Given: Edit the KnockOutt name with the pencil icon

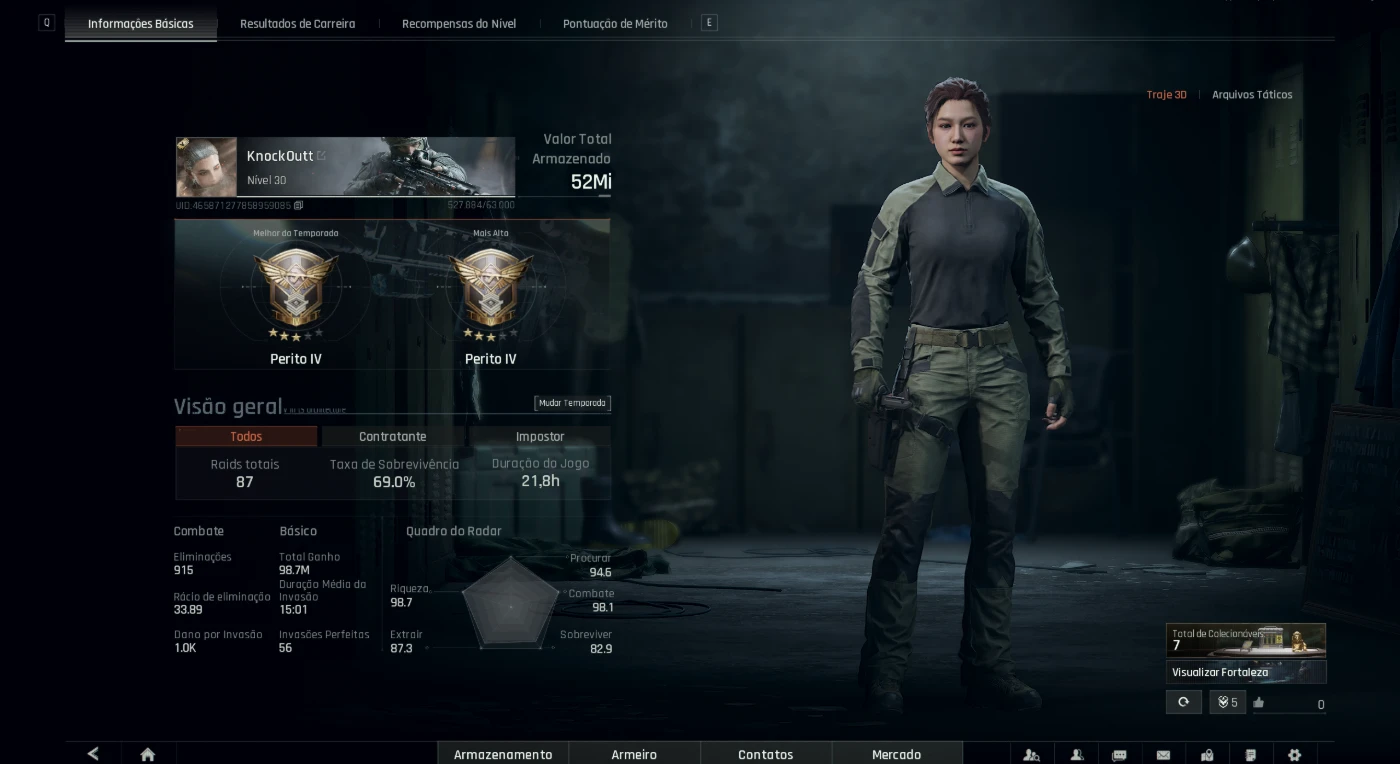Looking at the screenshot, I should pos(322,156).
